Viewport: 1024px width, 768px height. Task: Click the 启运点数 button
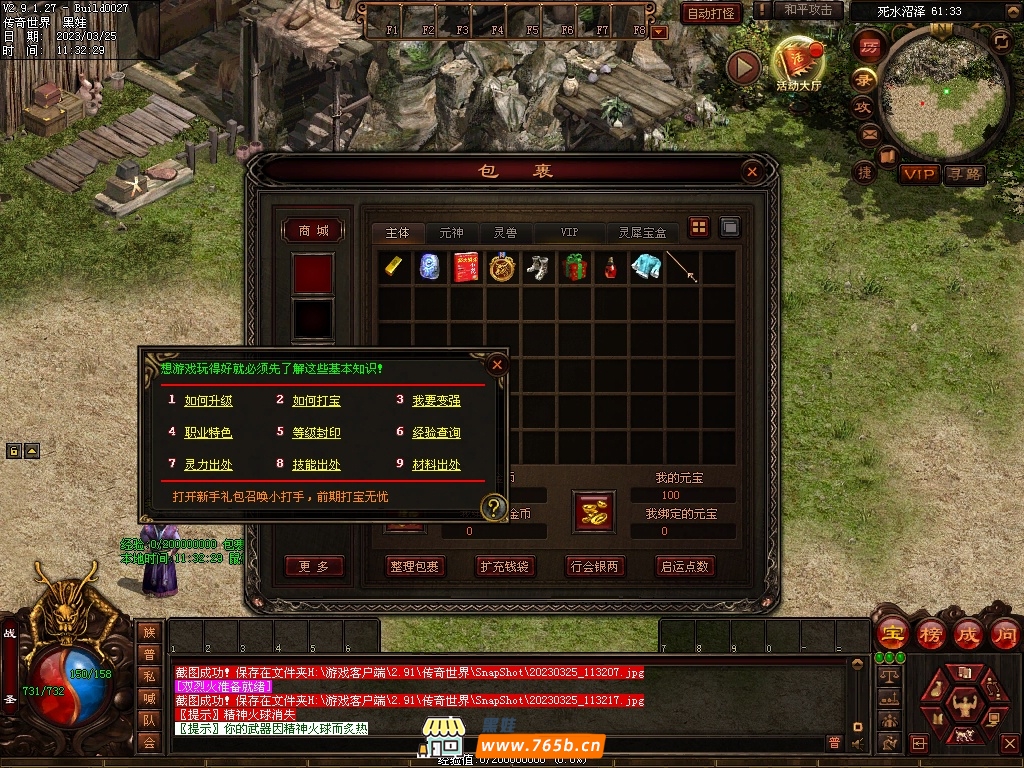coord(684,566)
